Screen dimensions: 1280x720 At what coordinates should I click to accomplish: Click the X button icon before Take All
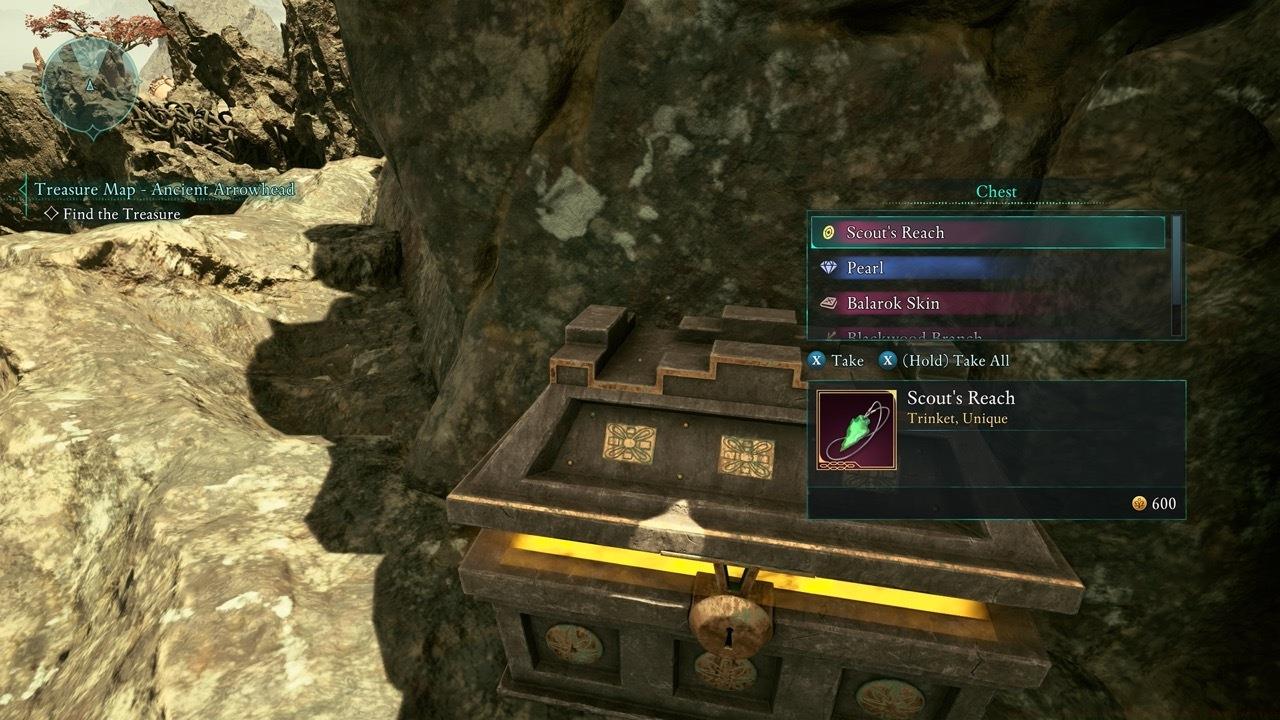[890, 360]
